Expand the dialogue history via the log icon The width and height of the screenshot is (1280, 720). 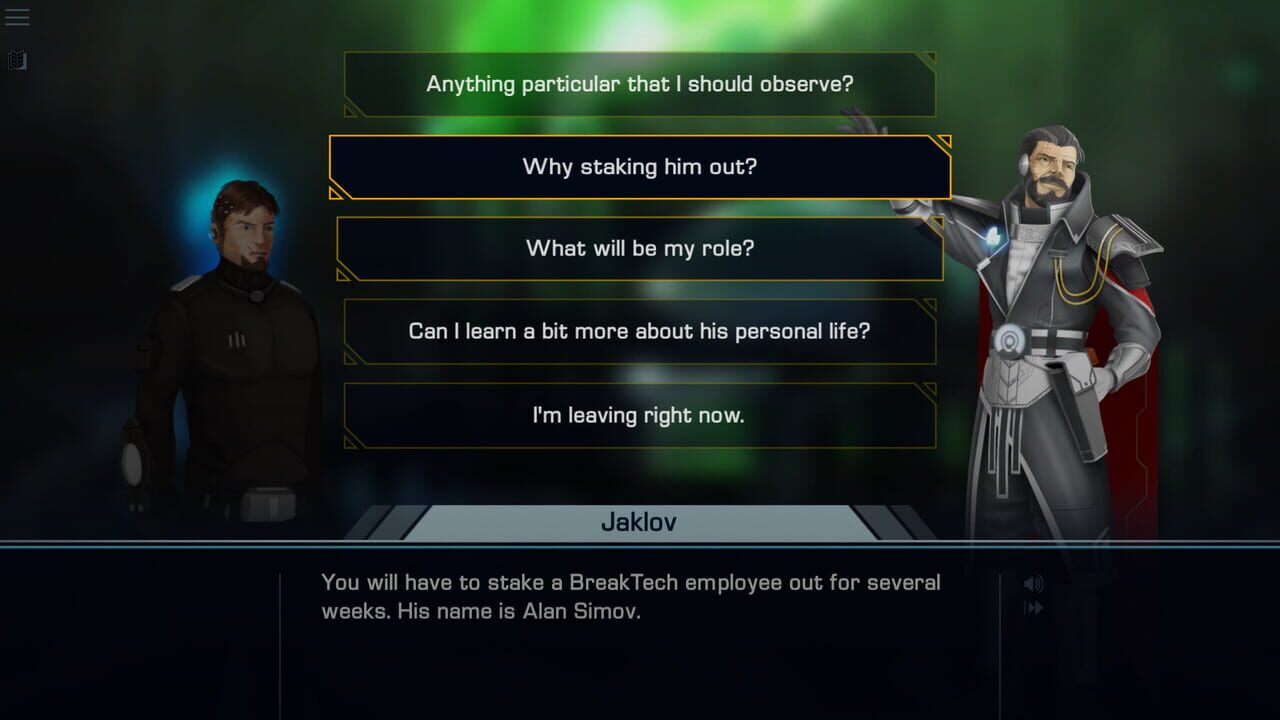coord(17,59)
